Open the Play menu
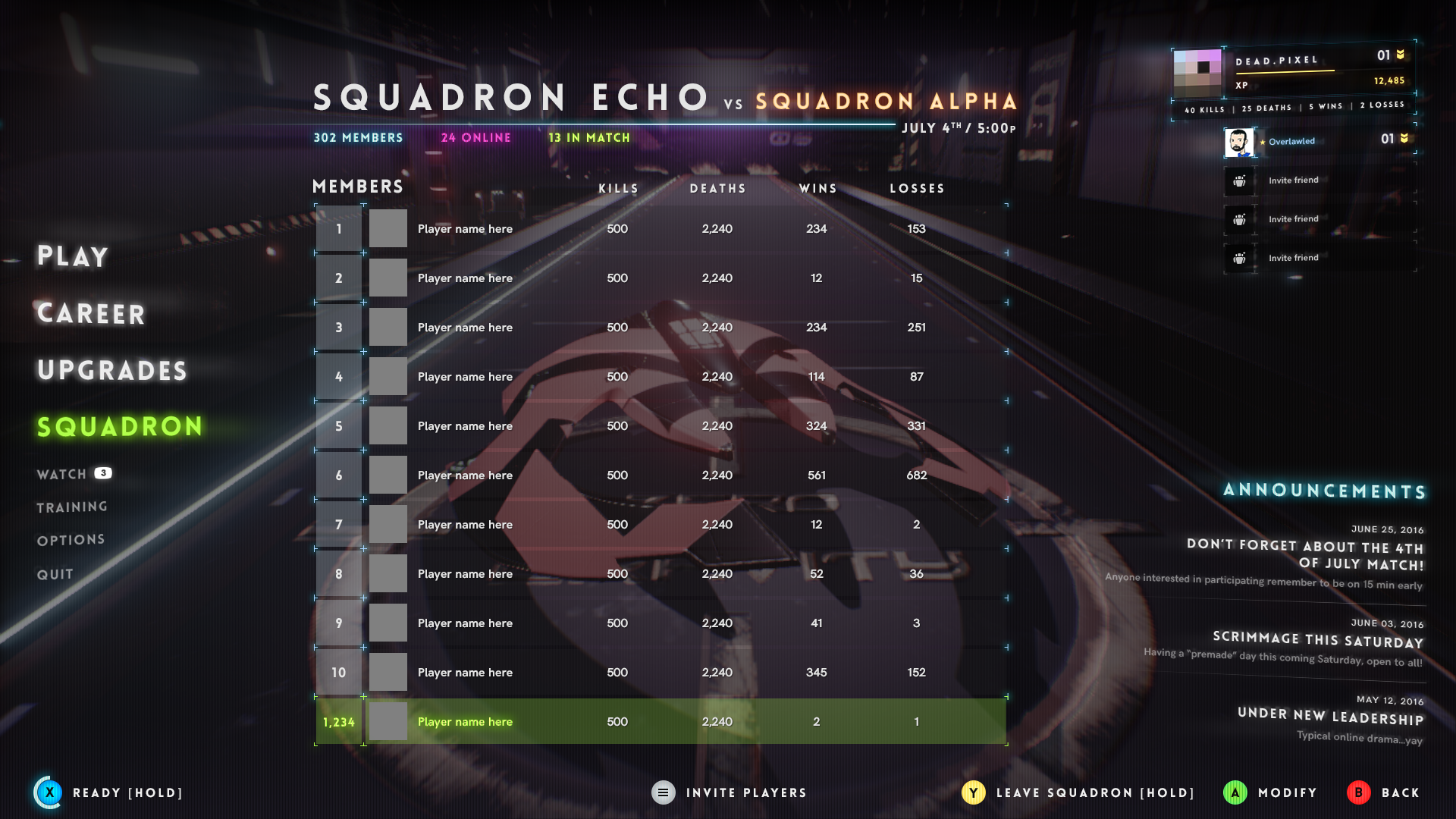 [x=73, y=256]
